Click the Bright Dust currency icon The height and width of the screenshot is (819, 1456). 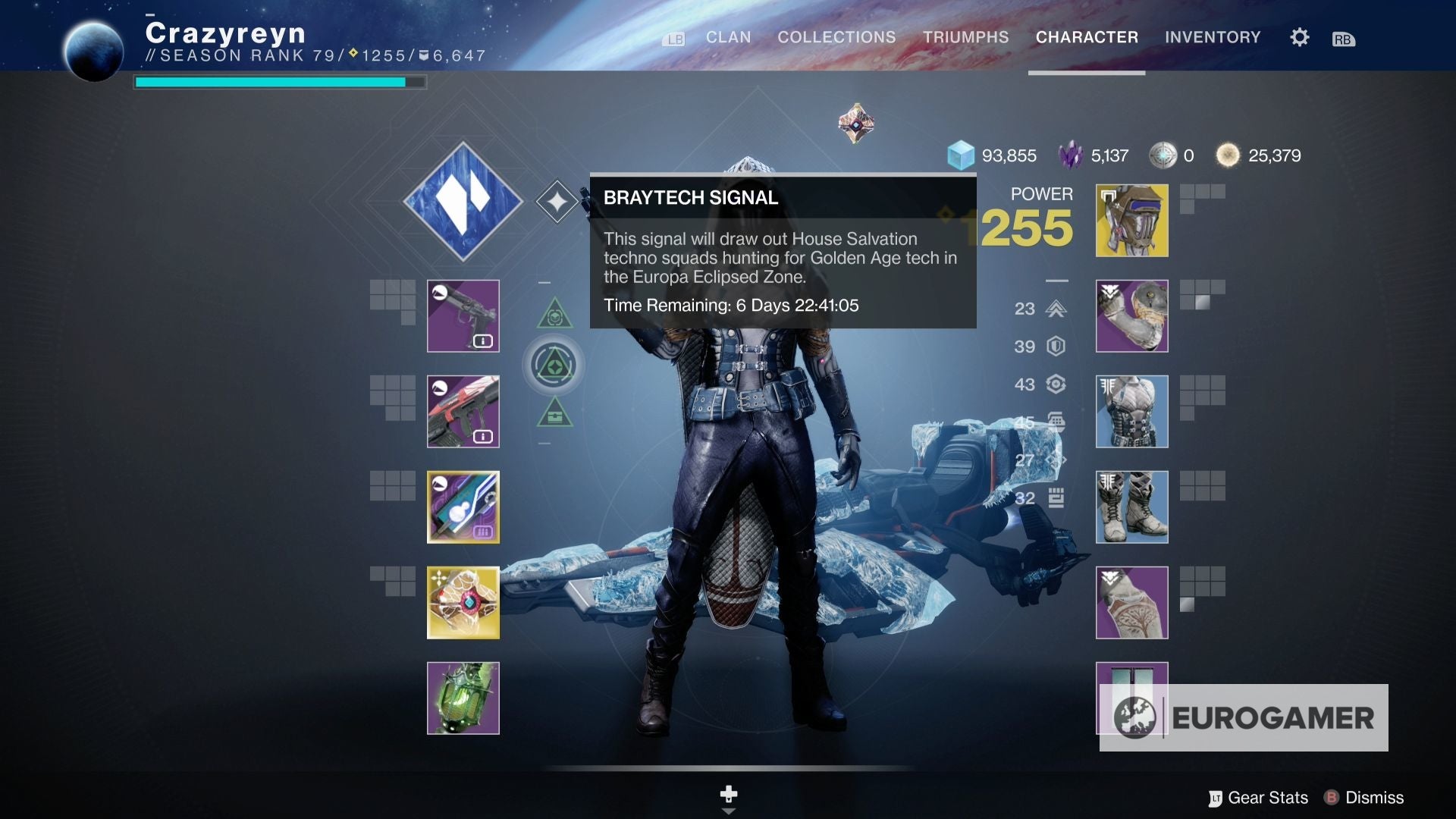pos(1228,155)
